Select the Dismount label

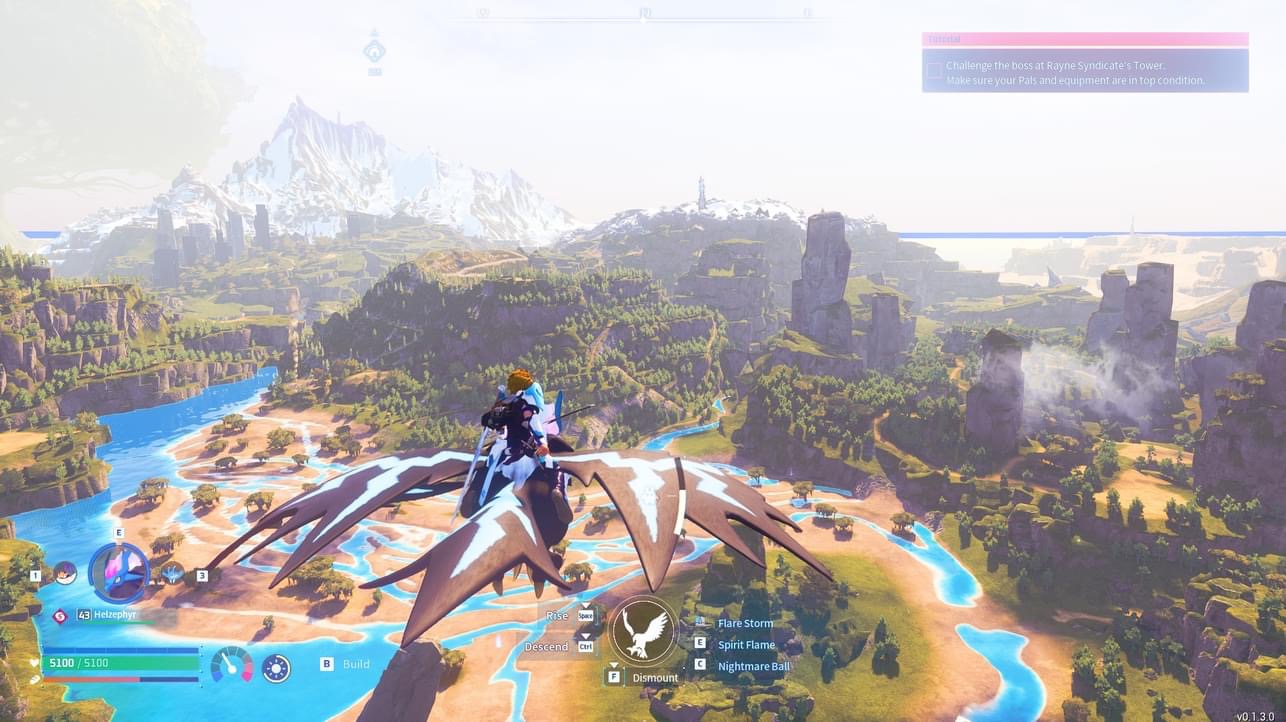pyautogui.click(x=655, y=677)
